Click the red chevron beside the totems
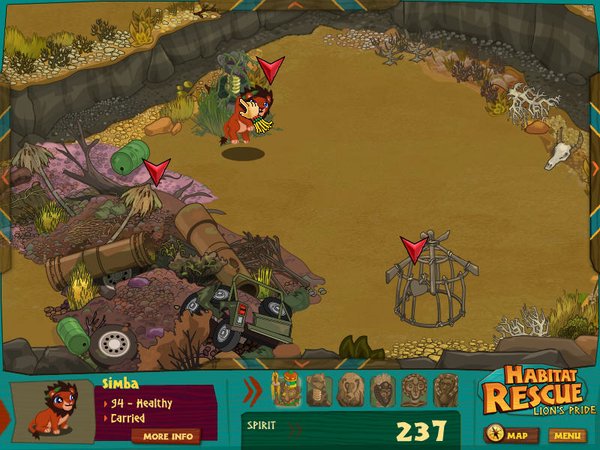 253,389
